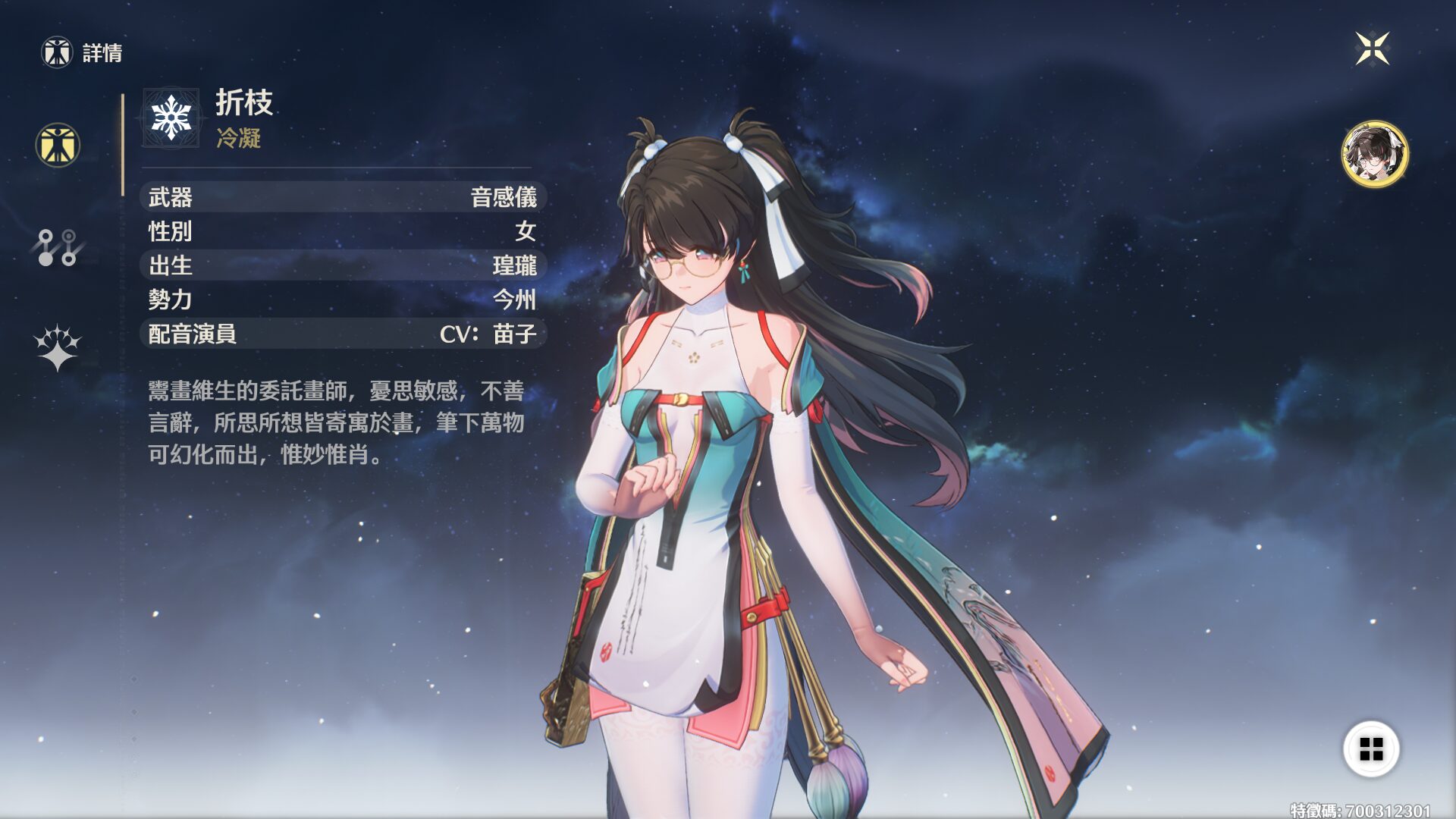Open the sparkle star tab

(x=58, y=347)
